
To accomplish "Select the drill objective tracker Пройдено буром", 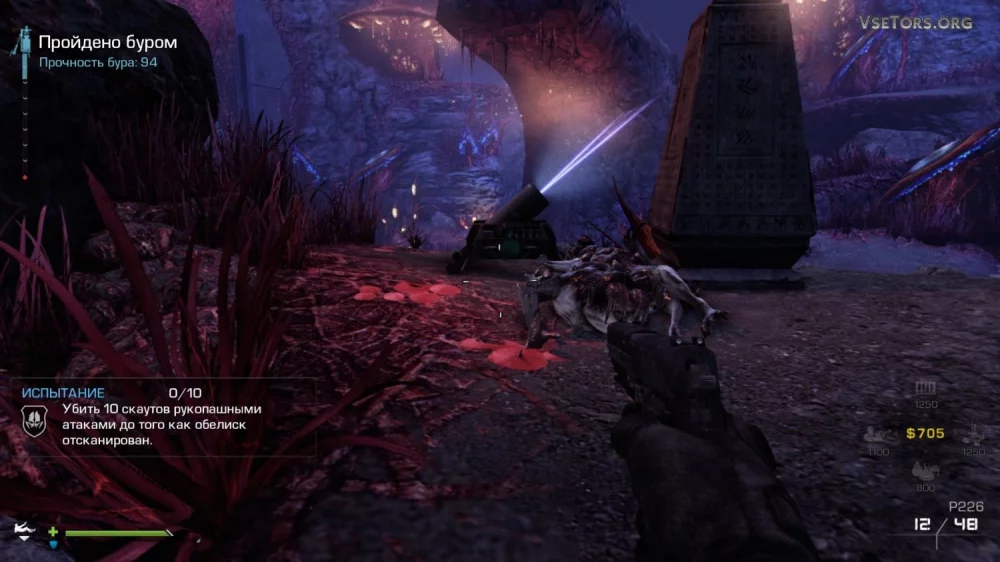I will (108, 42).
